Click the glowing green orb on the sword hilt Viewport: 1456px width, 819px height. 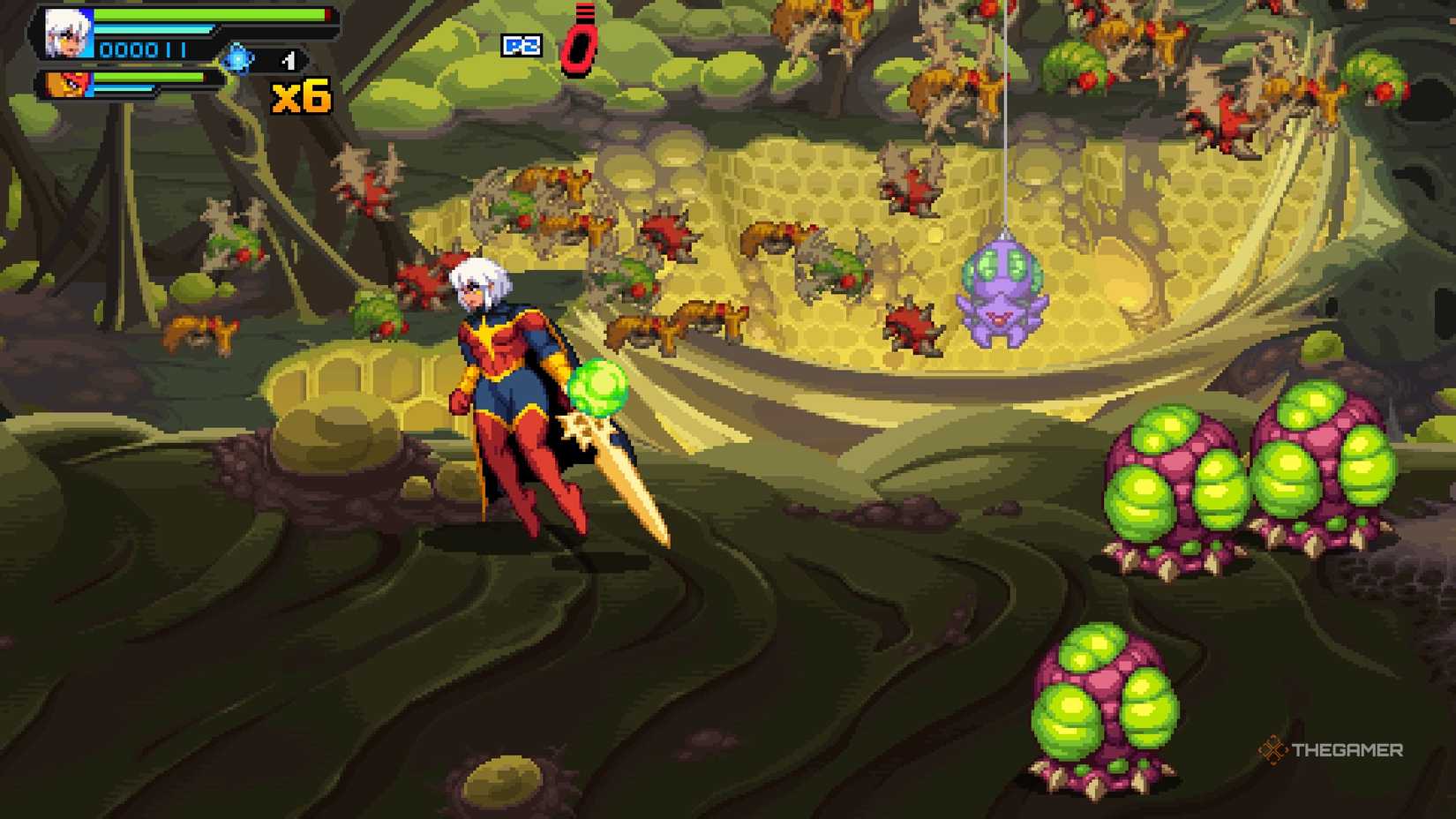[598, 387]
